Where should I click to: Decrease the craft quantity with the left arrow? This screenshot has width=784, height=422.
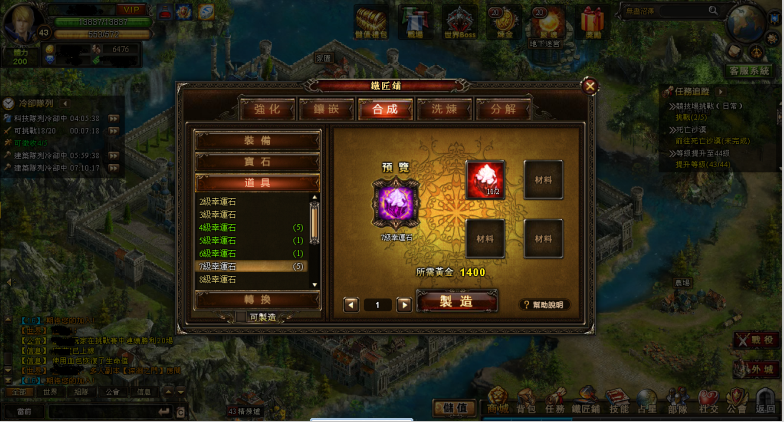coord(351,304)
